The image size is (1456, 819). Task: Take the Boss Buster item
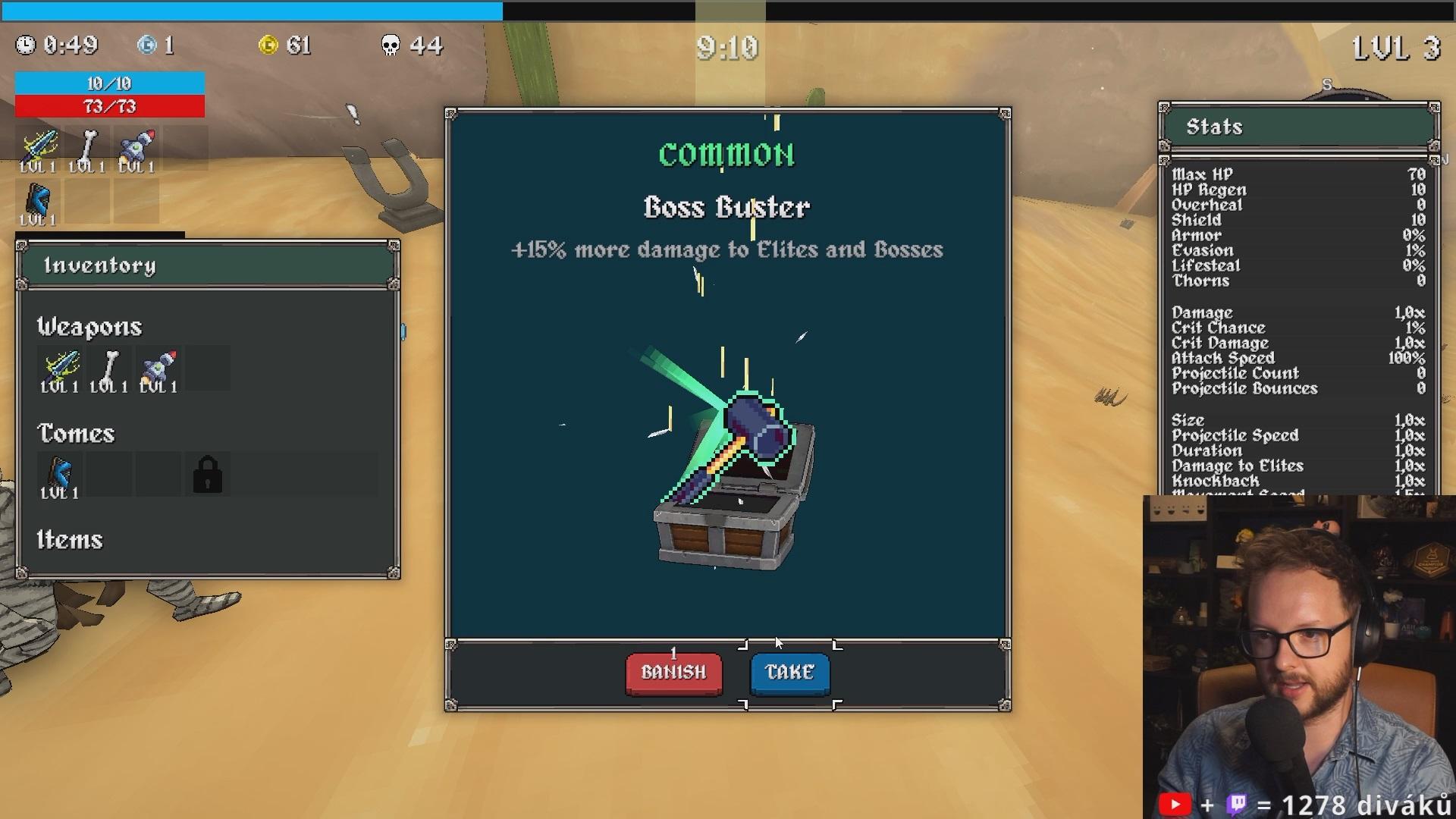tap(789, 673)
